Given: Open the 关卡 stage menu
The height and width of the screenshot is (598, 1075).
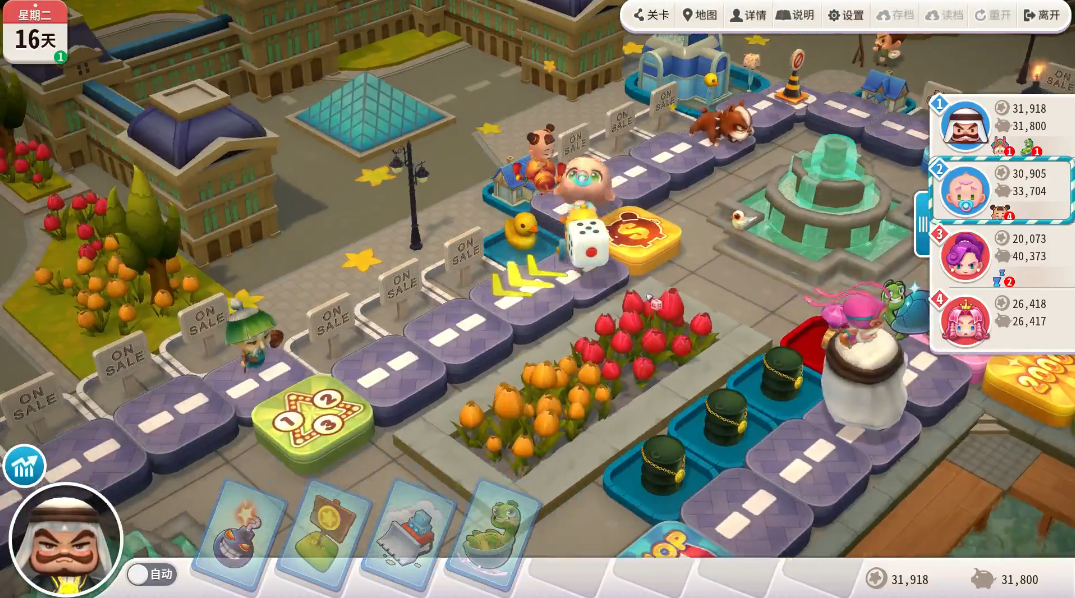Looking at the screenshot, I should tap(651, 15).
